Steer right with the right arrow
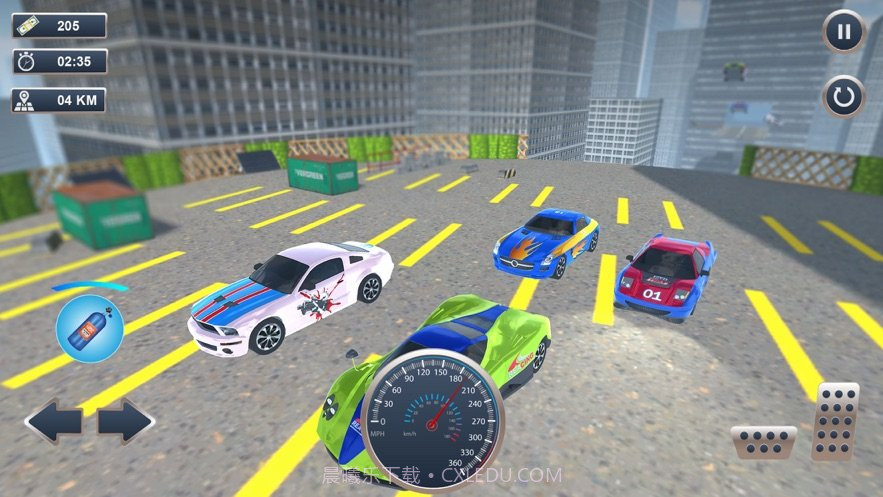 (x=125, y=421)
